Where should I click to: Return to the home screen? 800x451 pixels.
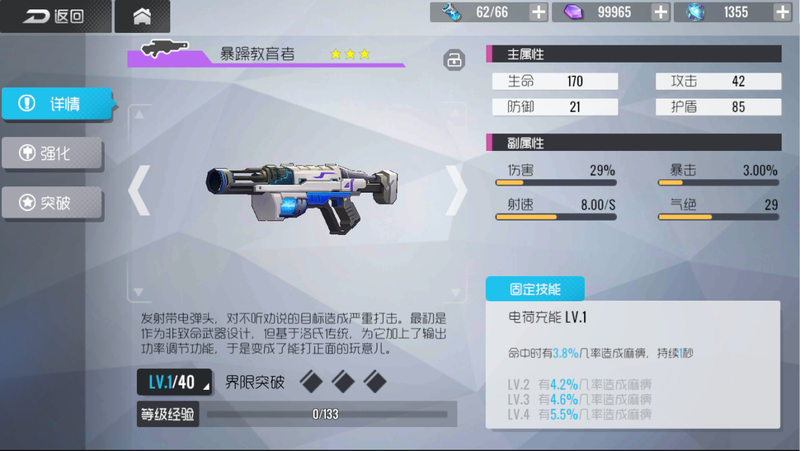point(142,16)
